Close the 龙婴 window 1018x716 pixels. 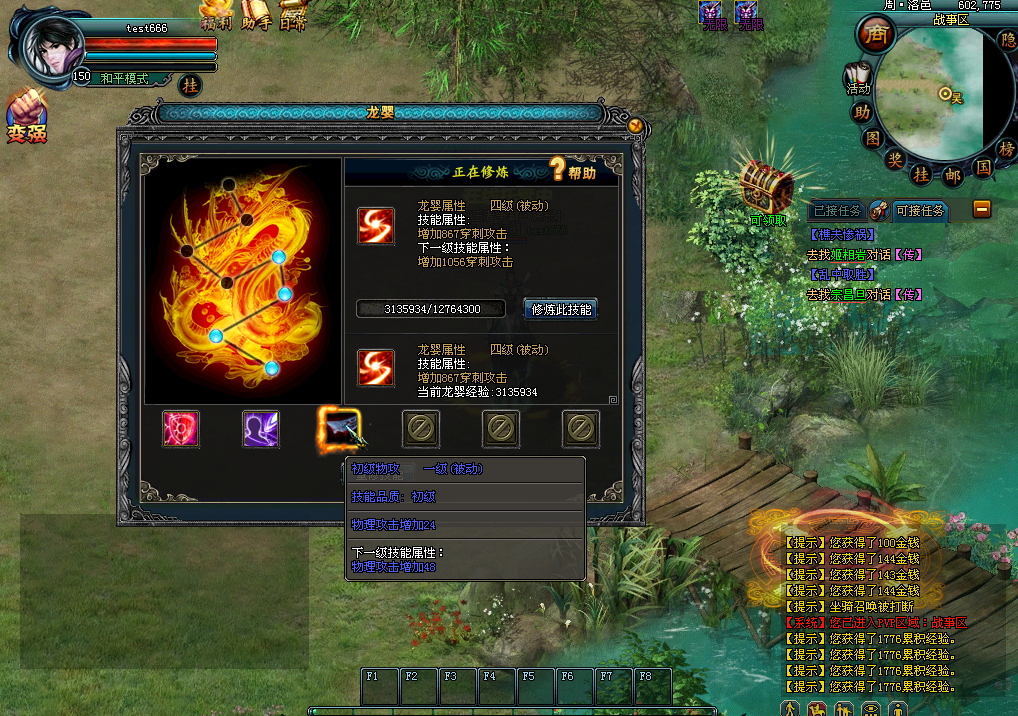(635, 125)
